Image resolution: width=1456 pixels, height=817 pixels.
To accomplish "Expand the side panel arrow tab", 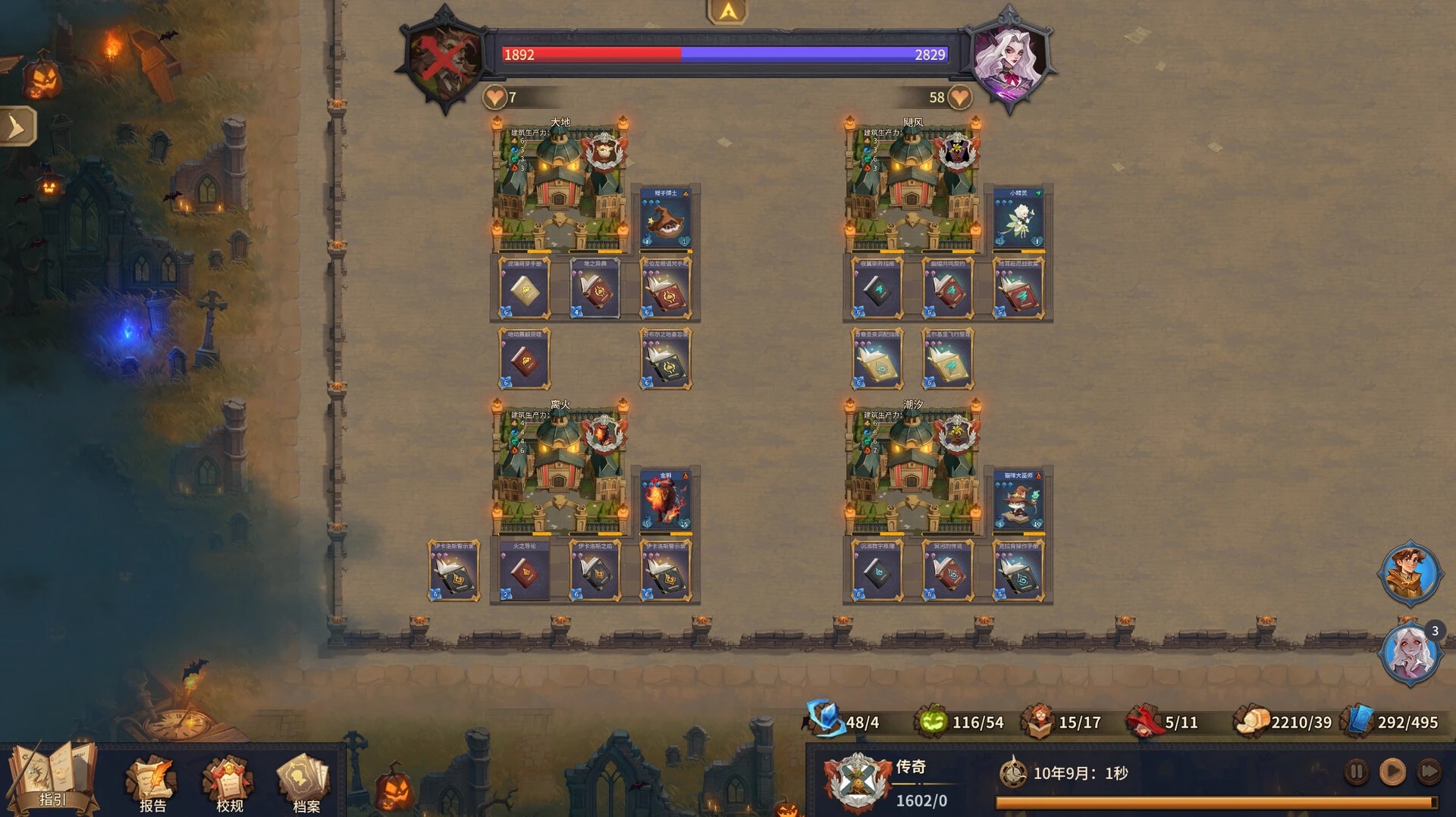I will pos(17,127).
